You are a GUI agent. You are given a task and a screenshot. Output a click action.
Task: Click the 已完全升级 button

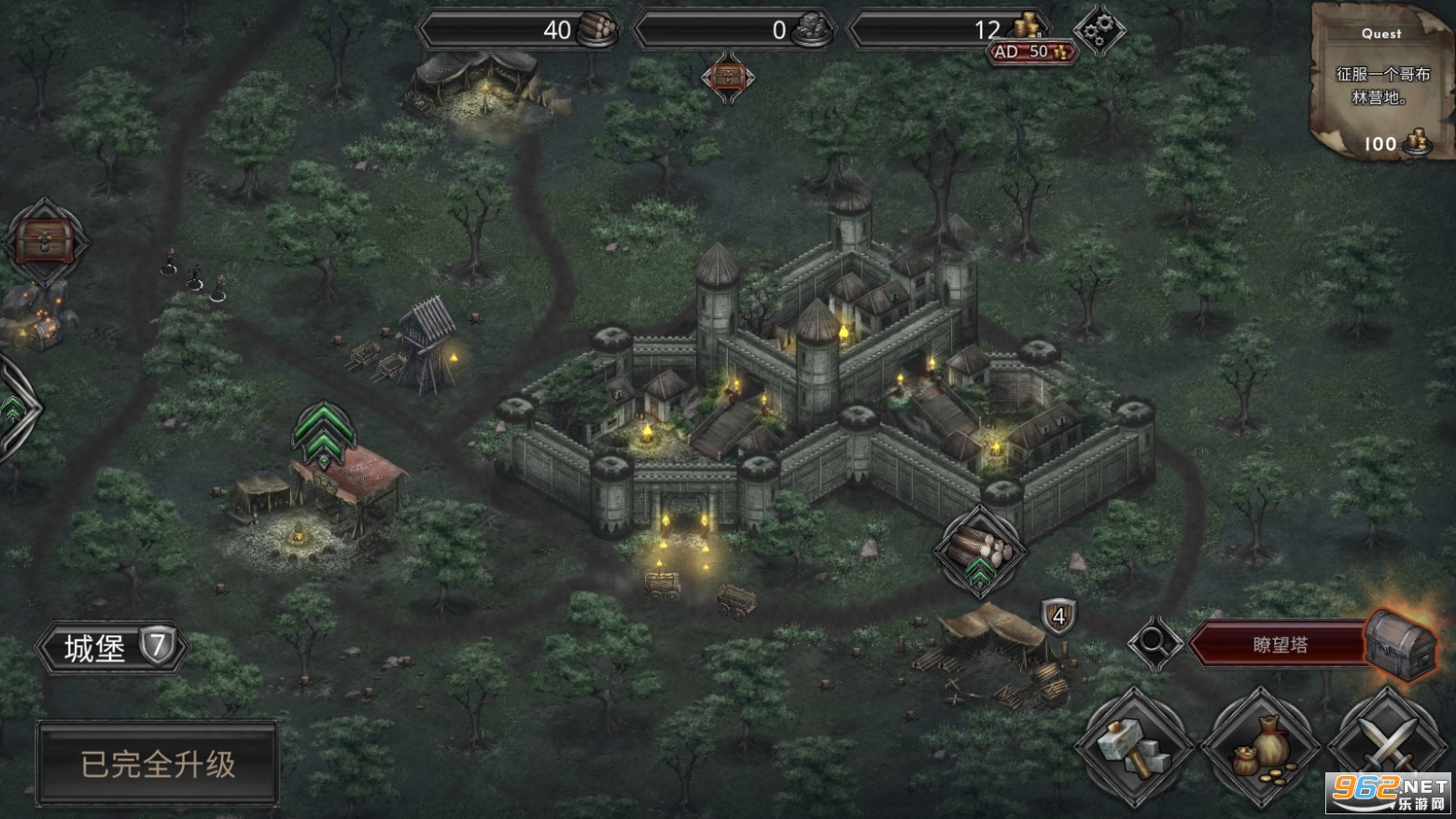coord(158,765)
